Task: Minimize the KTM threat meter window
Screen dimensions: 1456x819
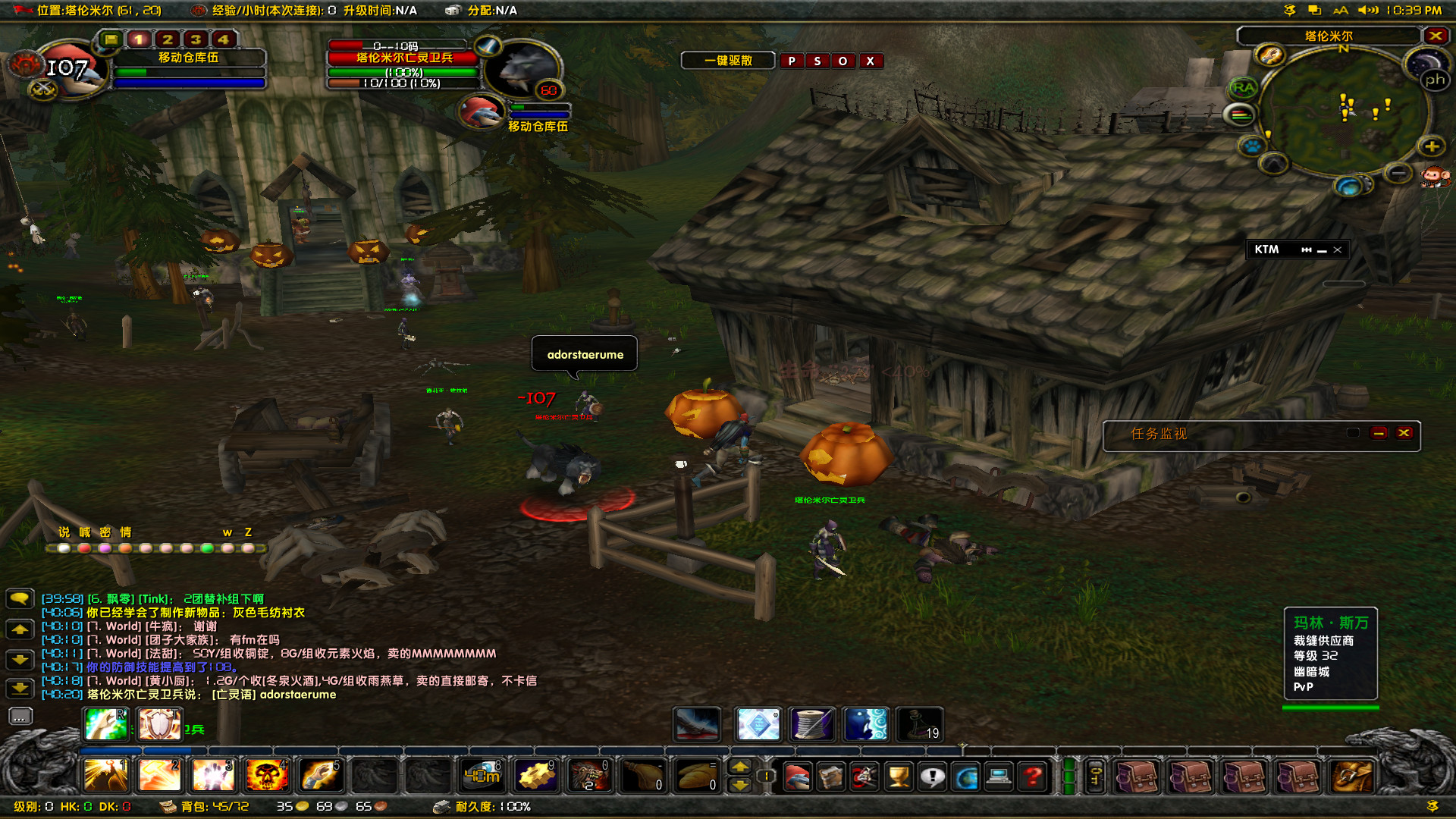Action: pos(1323,249)
